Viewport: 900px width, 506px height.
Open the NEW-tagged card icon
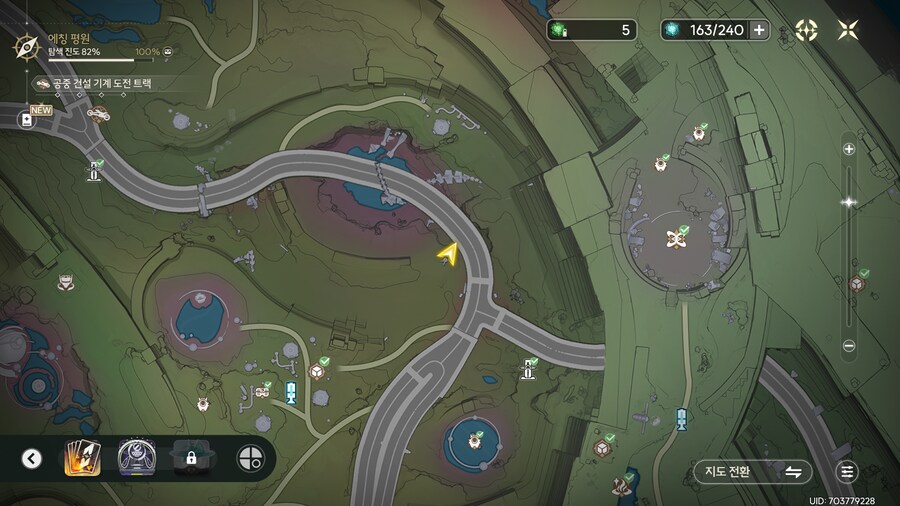pyautogui.click(x=27, y=120)
